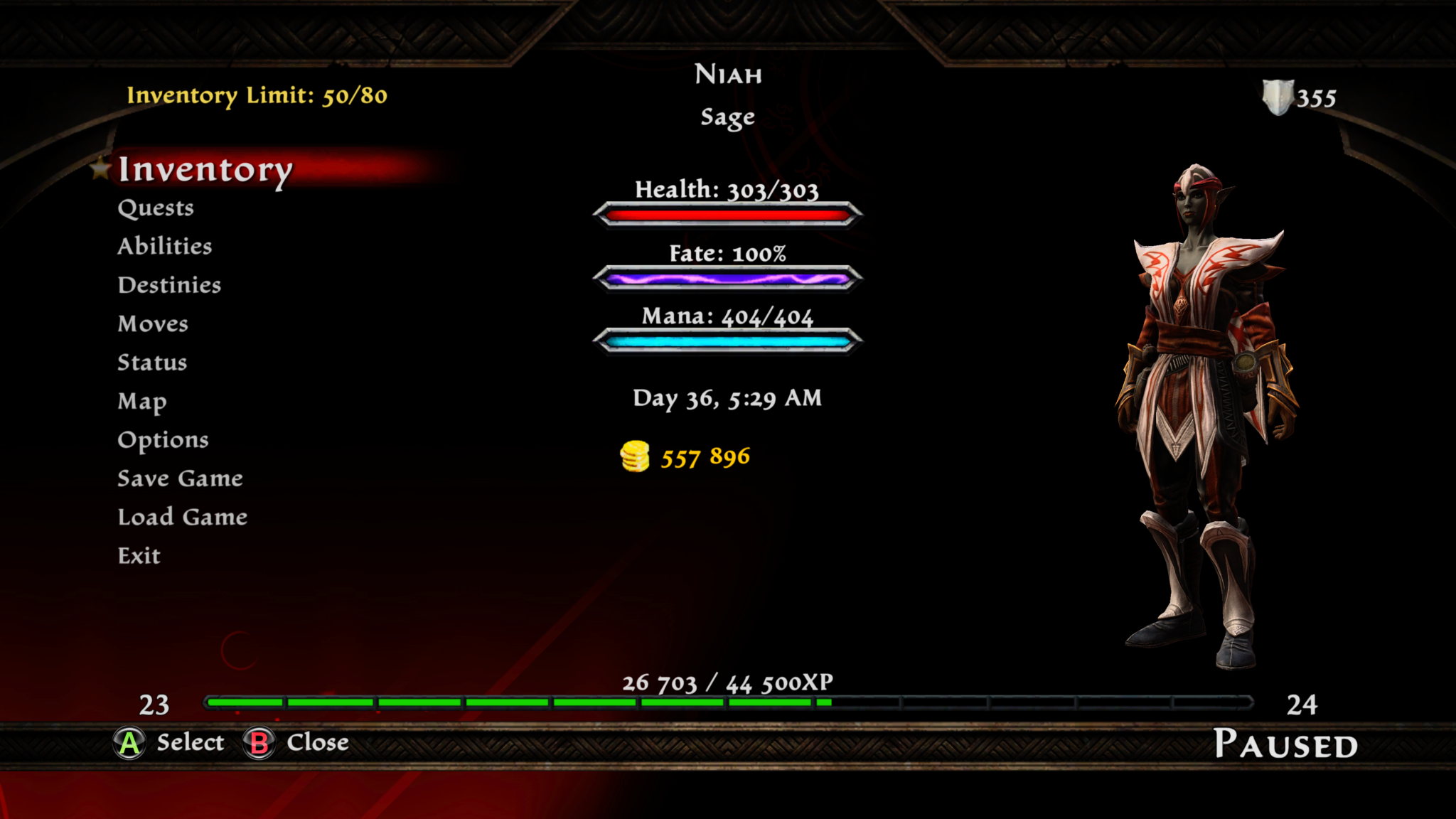1456x819 pixels.
Task: Choose Exit in the pause menu
Action: pos(139,556)
